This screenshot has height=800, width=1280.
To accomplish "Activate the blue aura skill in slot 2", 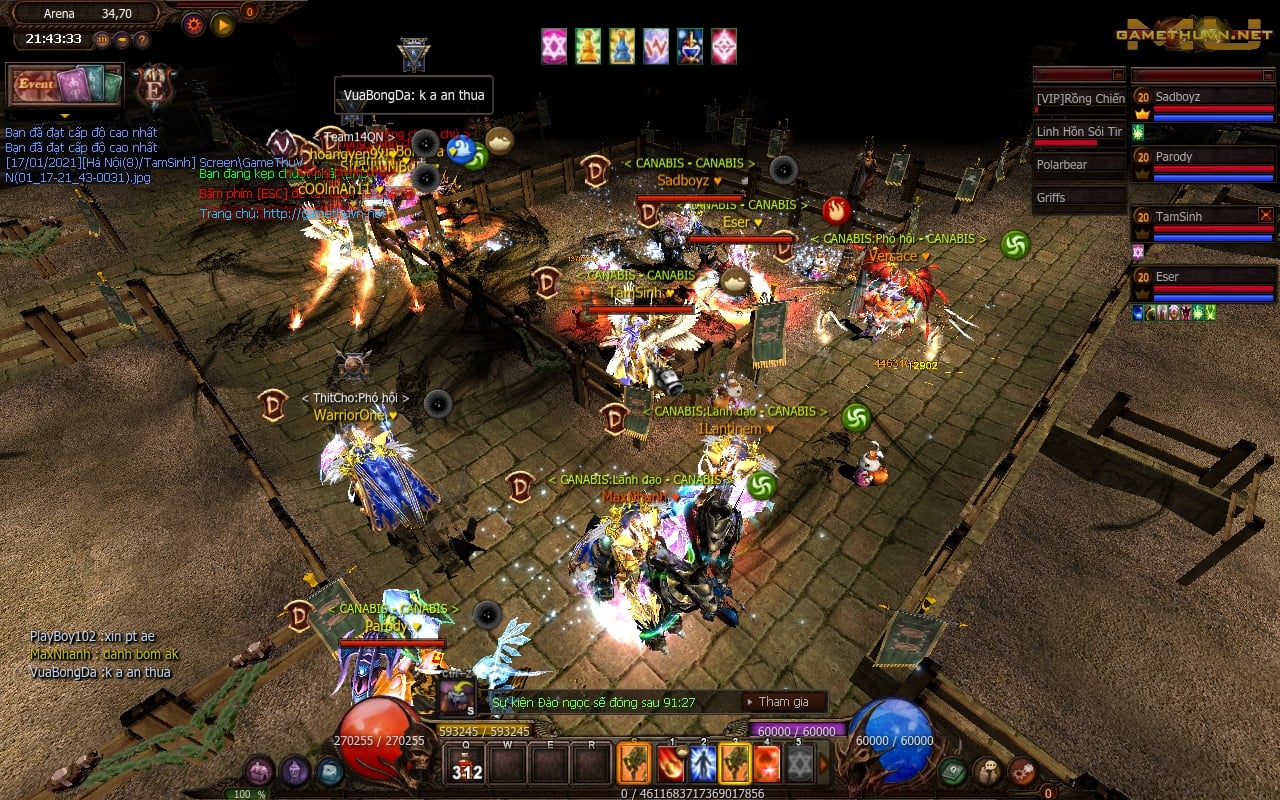I will pyautogui.click(x=703, y=764).
